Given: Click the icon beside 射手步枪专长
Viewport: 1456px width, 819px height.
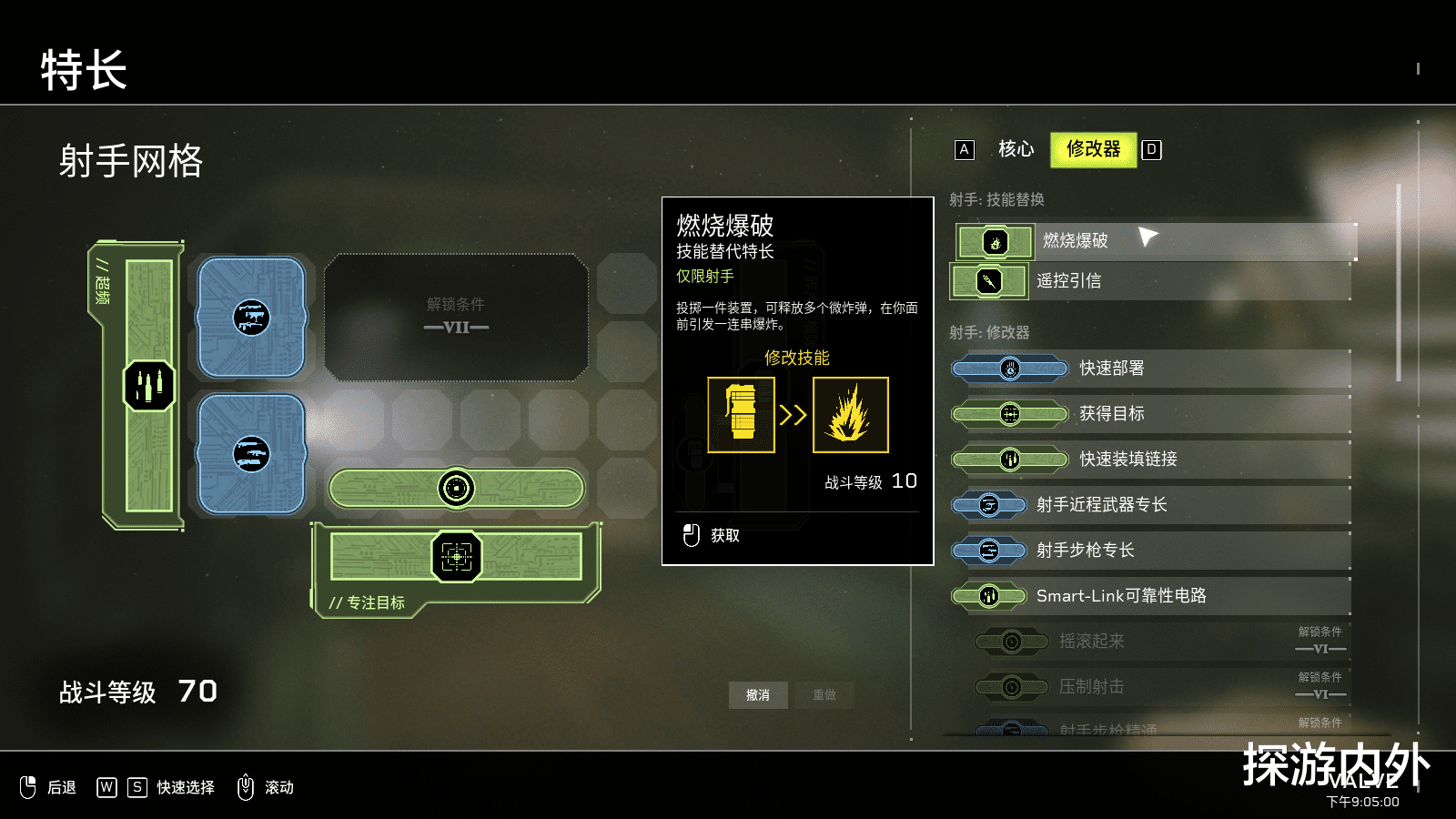Looking at the screenshot, I should click(x=989, y=551).
